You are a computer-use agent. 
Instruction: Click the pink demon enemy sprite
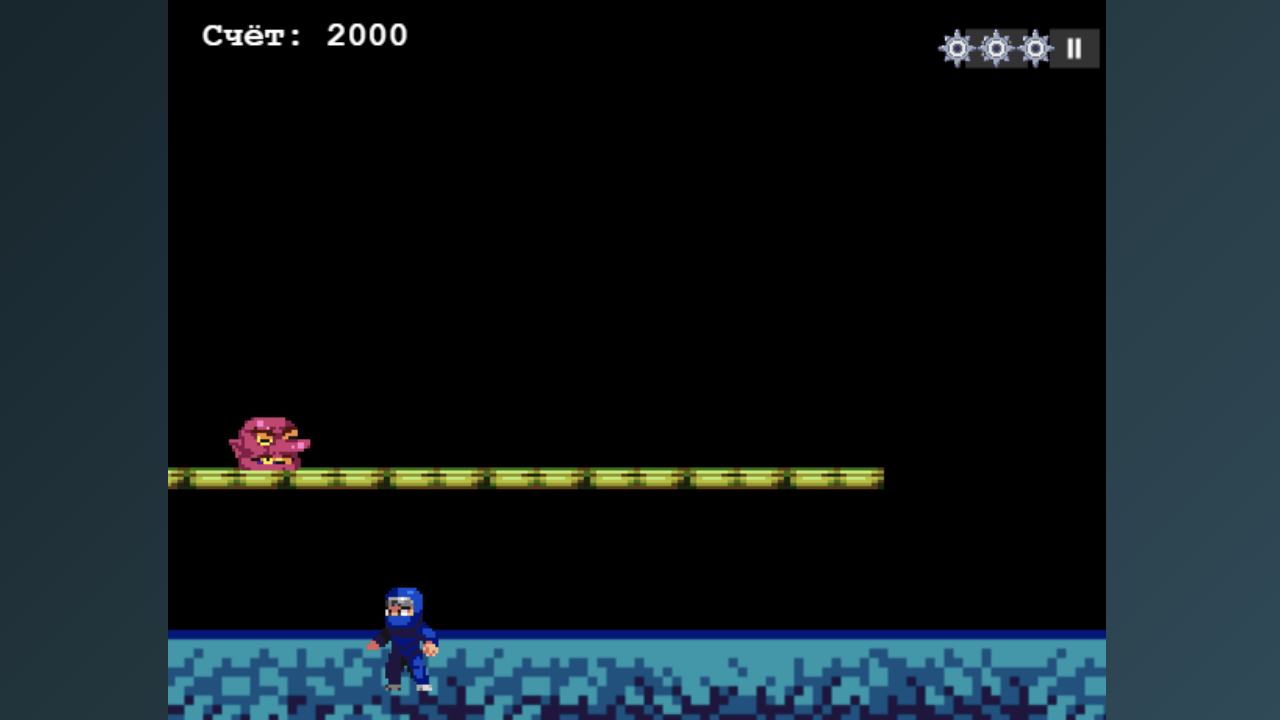[272, 444]
